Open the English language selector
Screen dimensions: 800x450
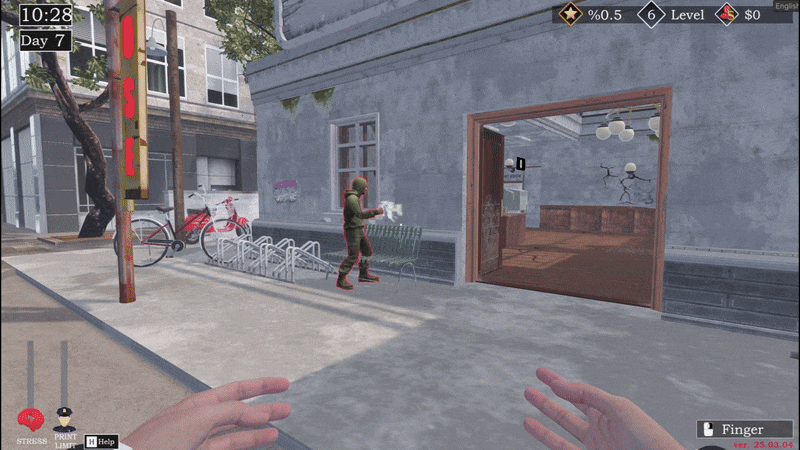coord(786,3)
